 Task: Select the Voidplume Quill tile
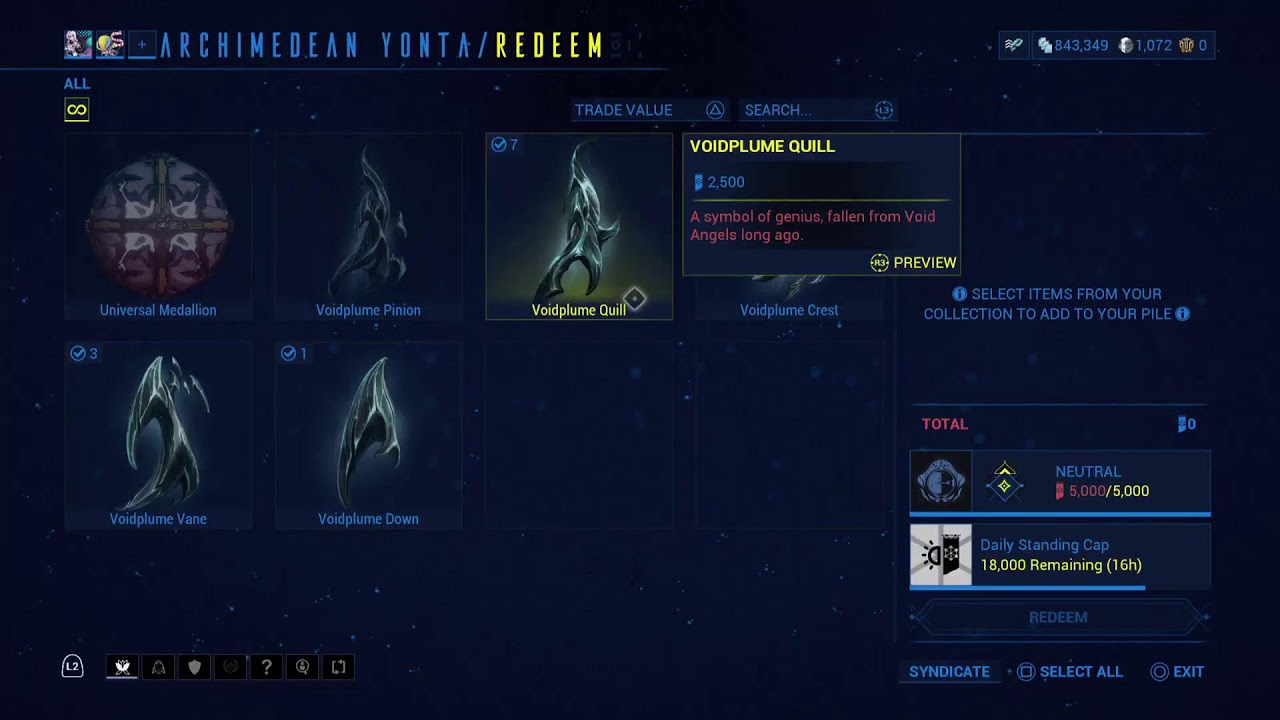578,226
